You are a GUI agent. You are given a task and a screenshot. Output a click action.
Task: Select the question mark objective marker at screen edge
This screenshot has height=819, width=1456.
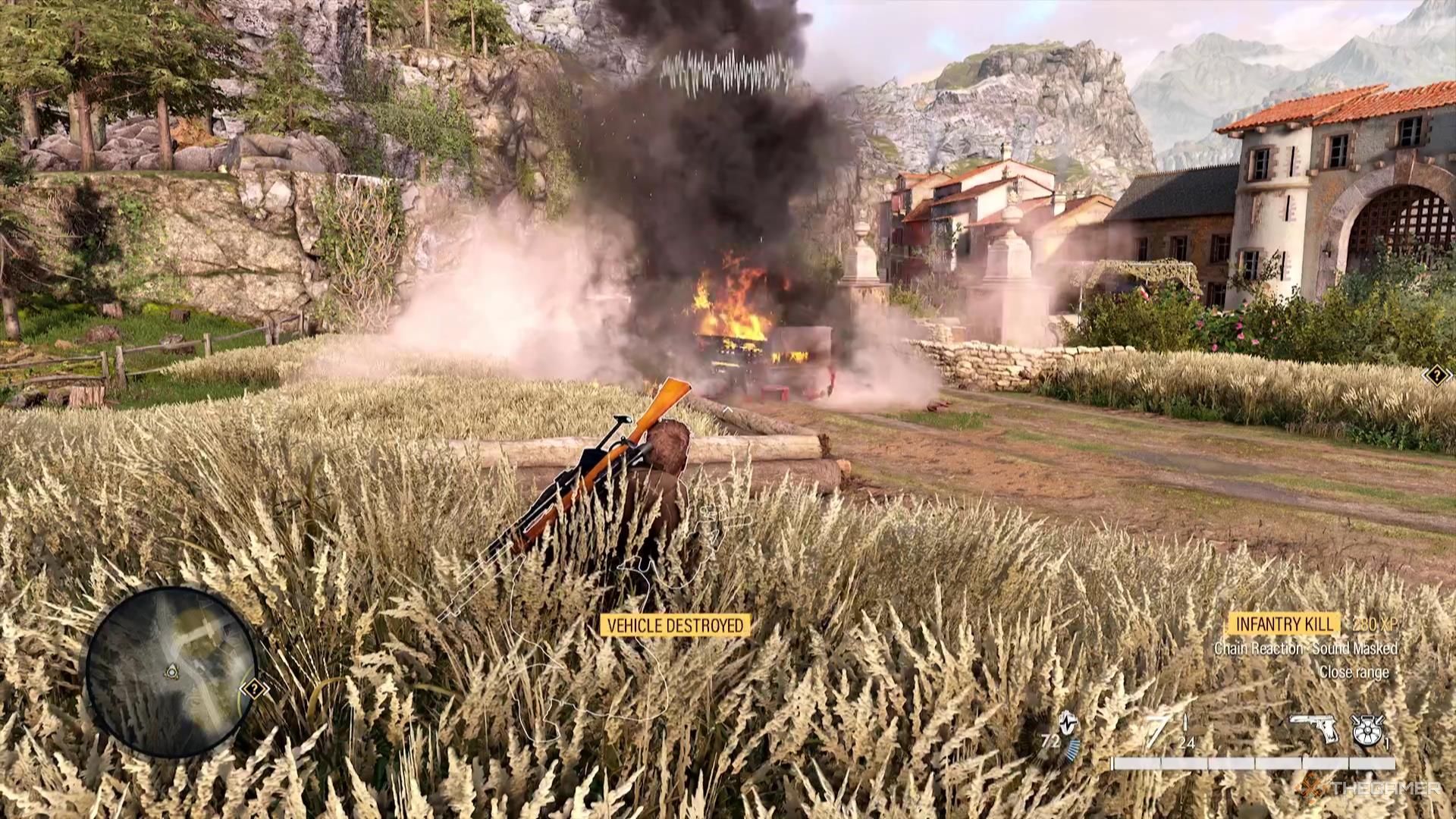(x=1438, y=375)
